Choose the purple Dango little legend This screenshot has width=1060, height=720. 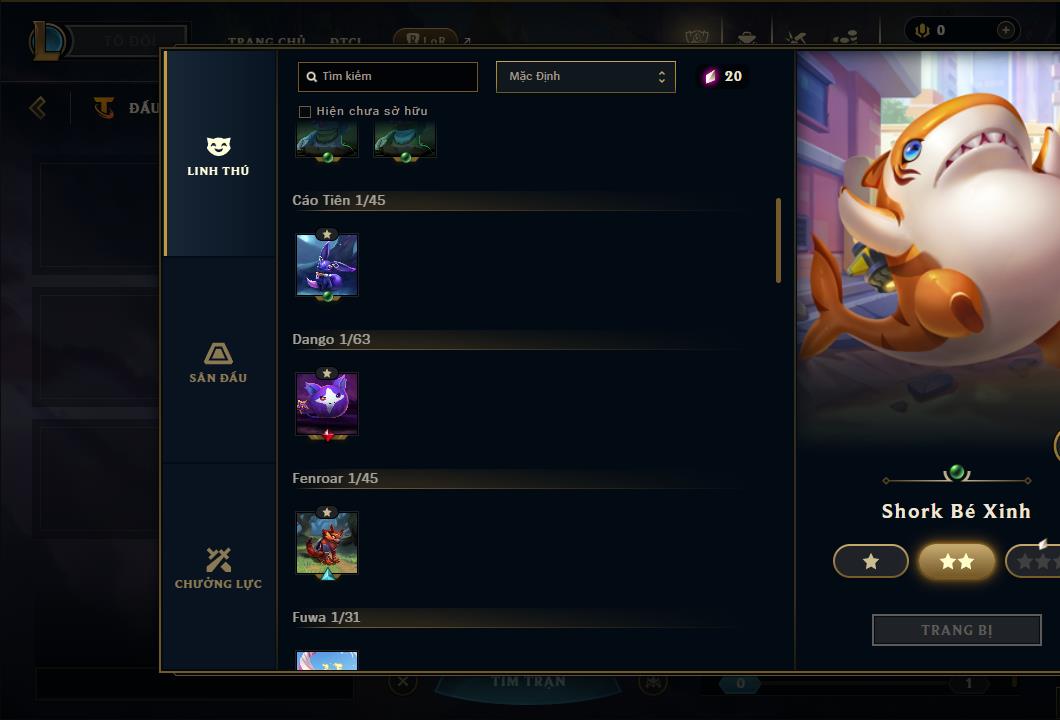pos(327,404)
